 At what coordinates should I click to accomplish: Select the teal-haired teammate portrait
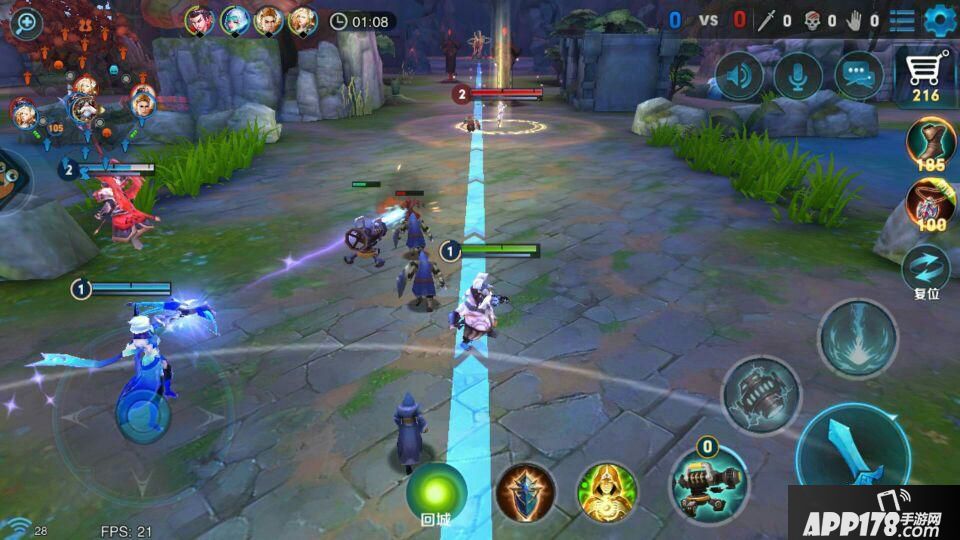tap(234, 20)
